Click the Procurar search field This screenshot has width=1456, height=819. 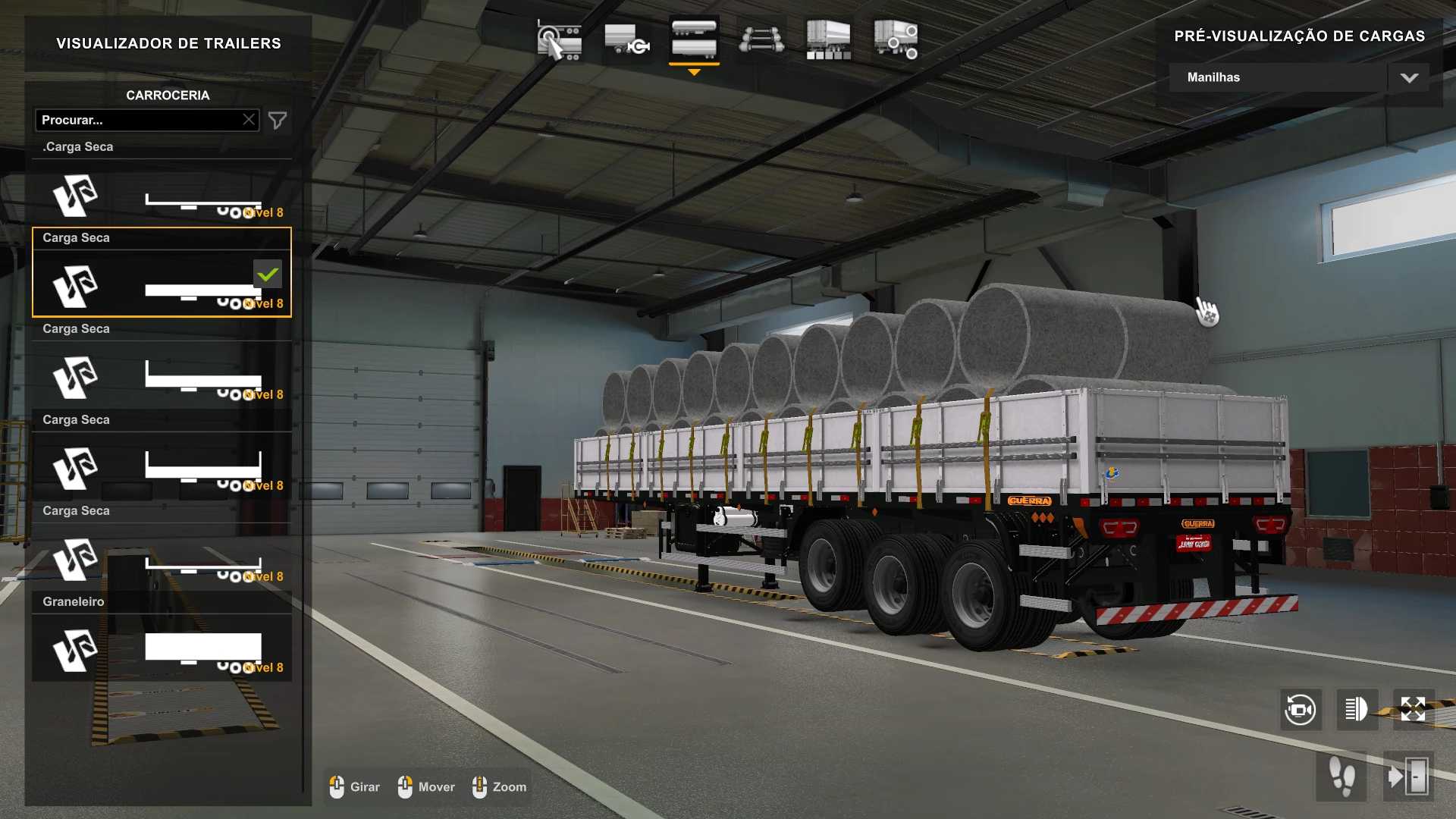click(140, 120)
